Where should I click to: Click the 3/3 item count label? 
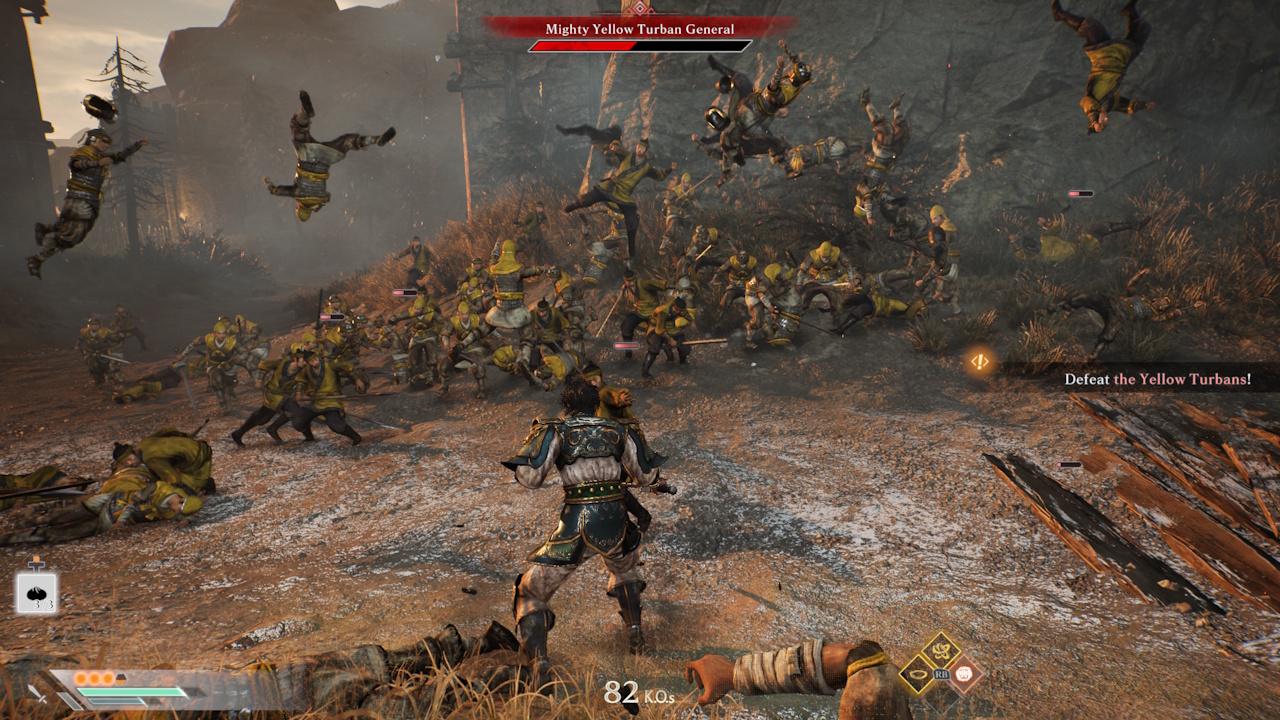(43, 604)
